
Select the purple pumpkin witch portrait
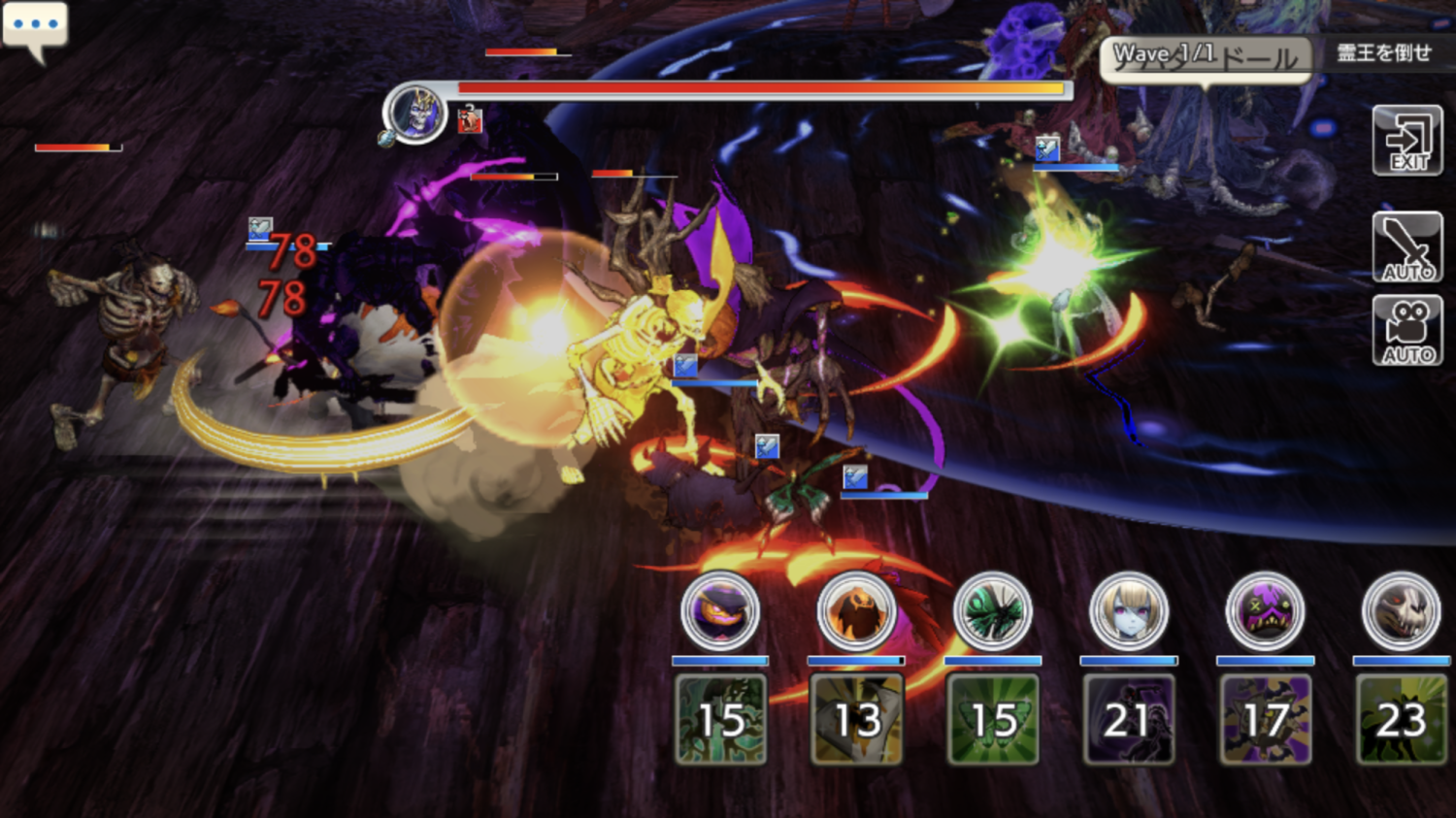pos(720,612)
